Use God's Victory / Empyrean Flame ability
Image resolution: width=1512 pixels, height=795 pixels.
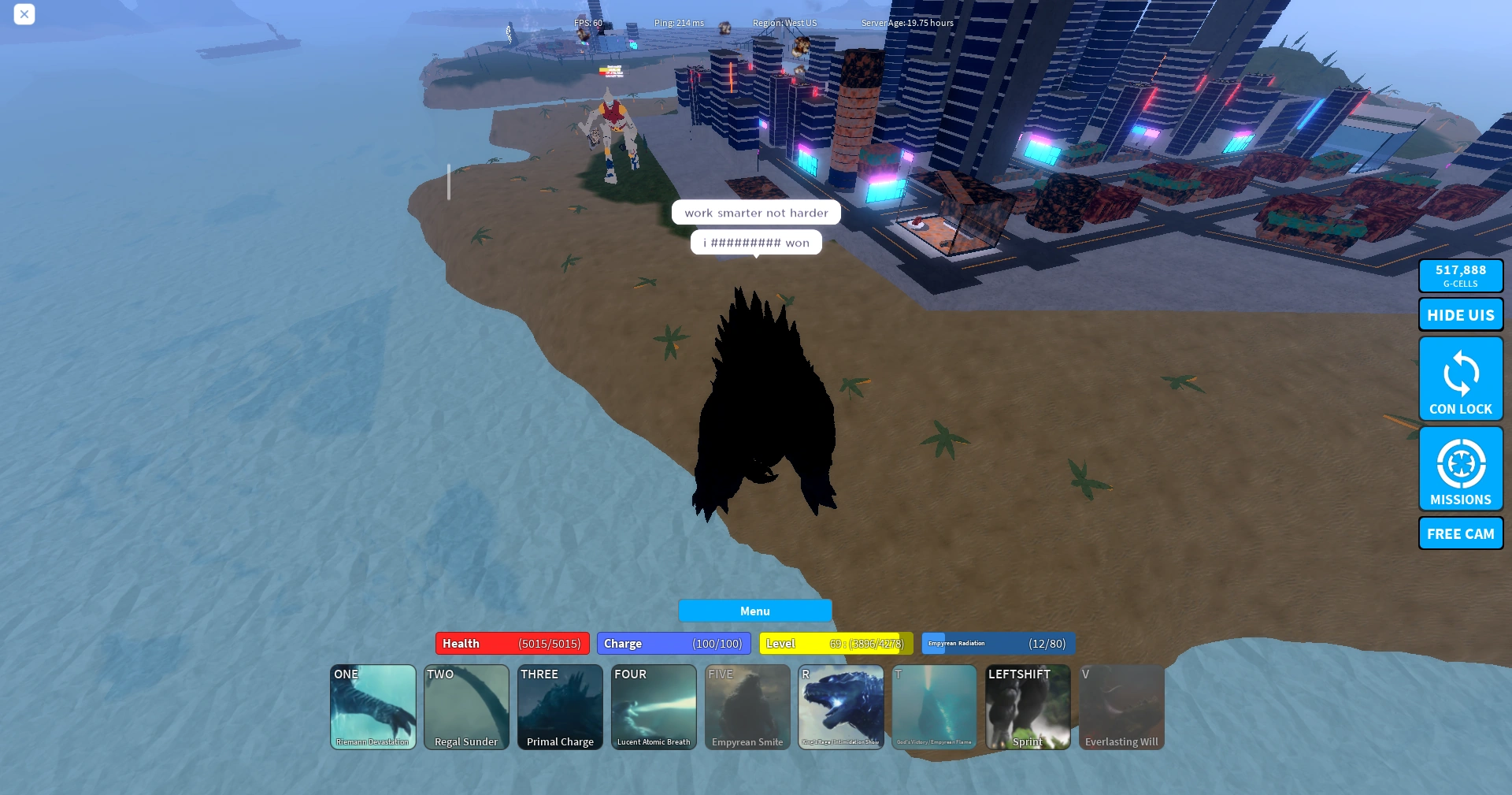(x=934, y=707)
